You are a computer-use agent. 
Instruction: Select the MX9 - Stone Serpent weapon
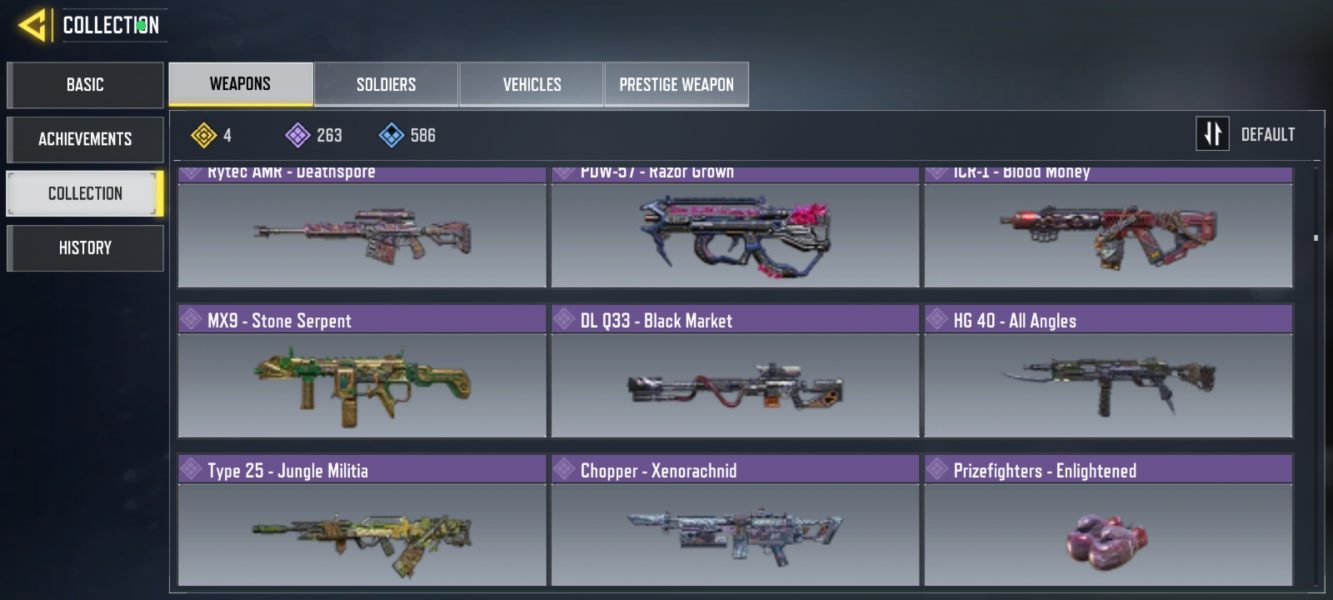click(x=362, y=384)
